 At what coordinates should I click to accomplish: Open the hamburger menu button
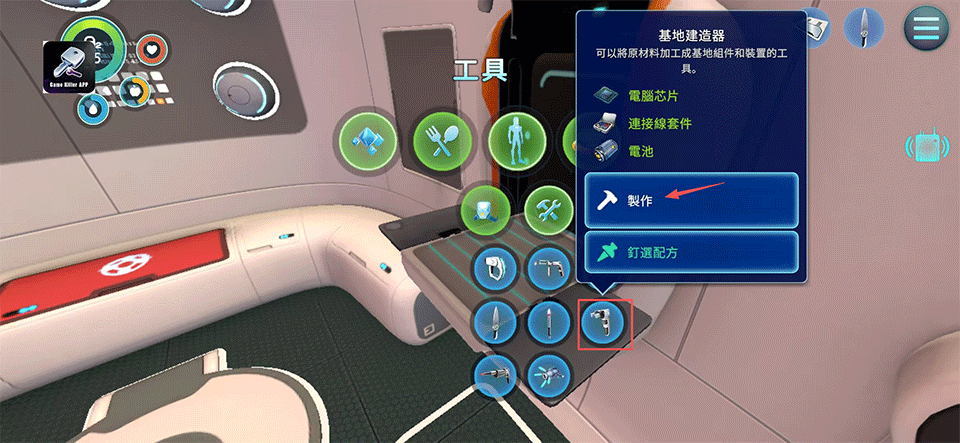click(926, 28)
